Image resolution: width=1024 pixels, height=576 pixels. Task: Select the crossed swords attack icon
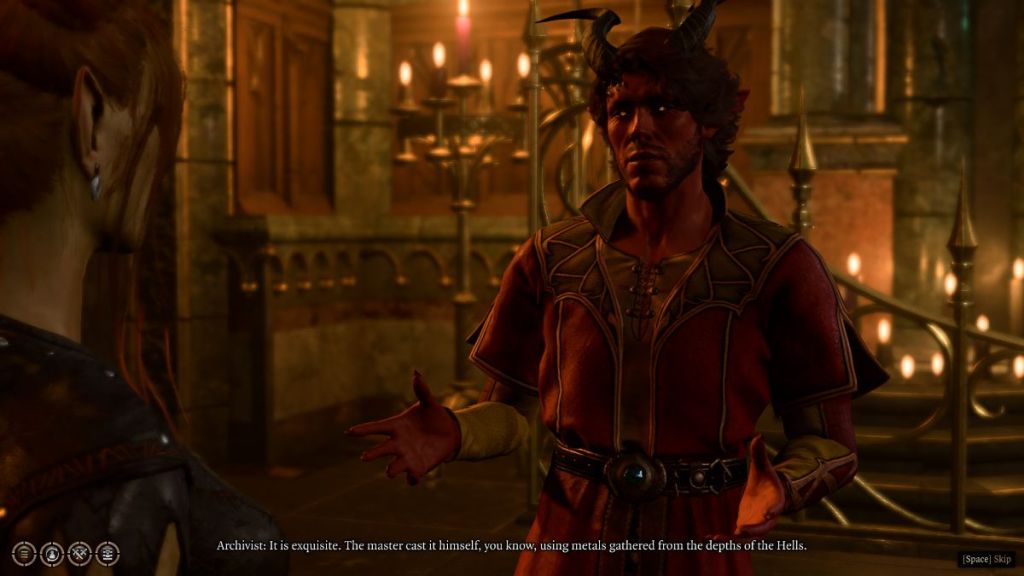click(x=80, y=554)
